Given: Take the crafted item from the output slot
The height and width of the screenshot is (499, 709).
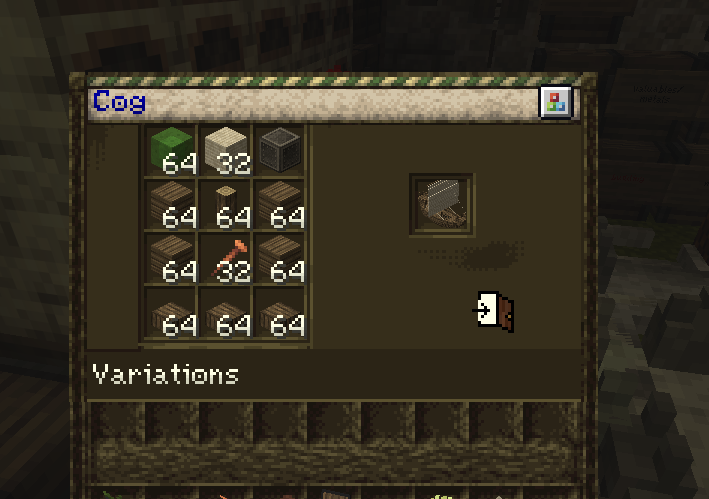Looking at the screenshot, I should pos(441,204).
